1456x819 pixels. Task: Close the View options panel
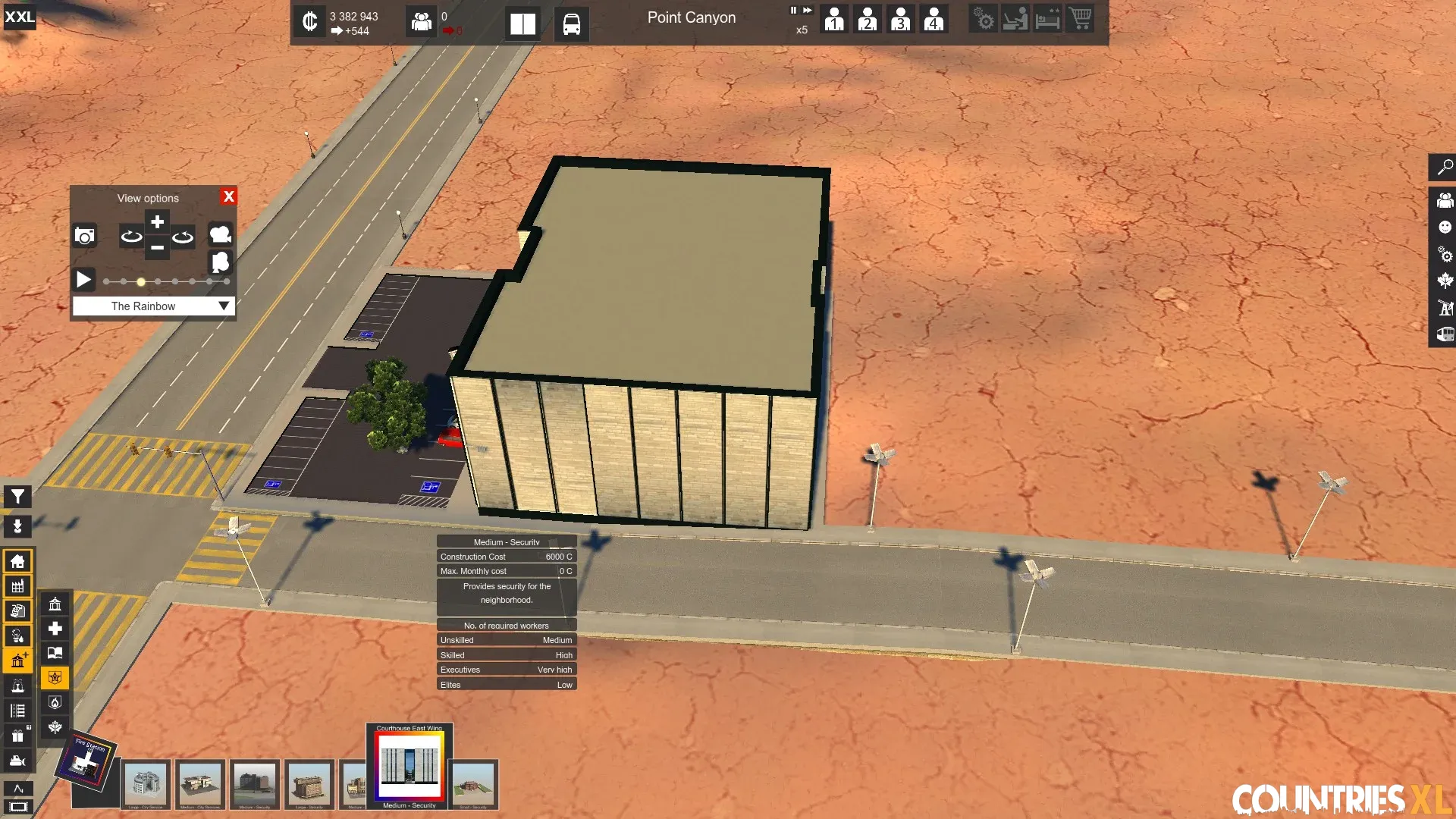tap(228, 196)
